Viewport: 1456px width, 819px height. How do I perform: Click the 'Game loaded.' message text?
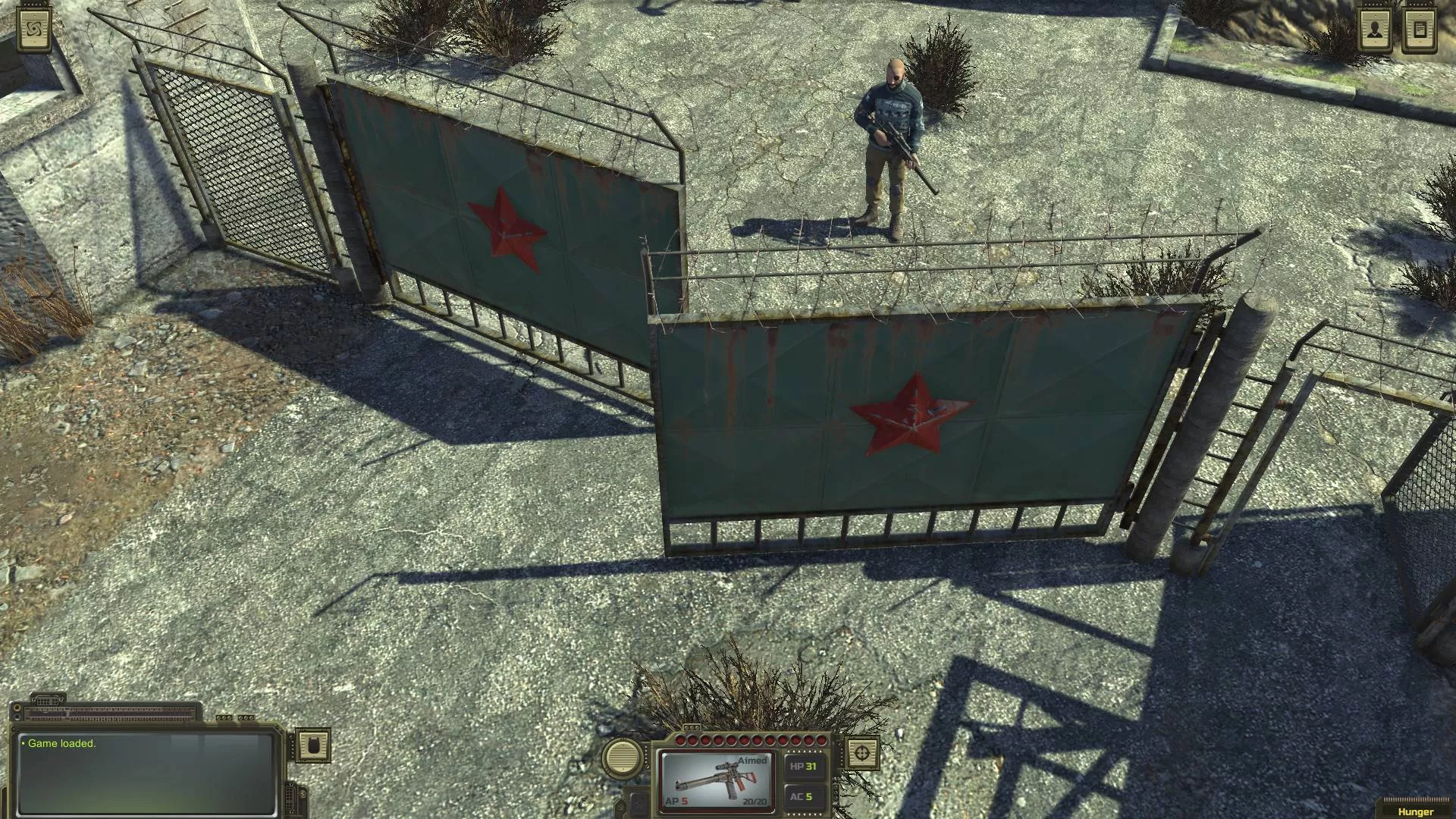[62, 743]
